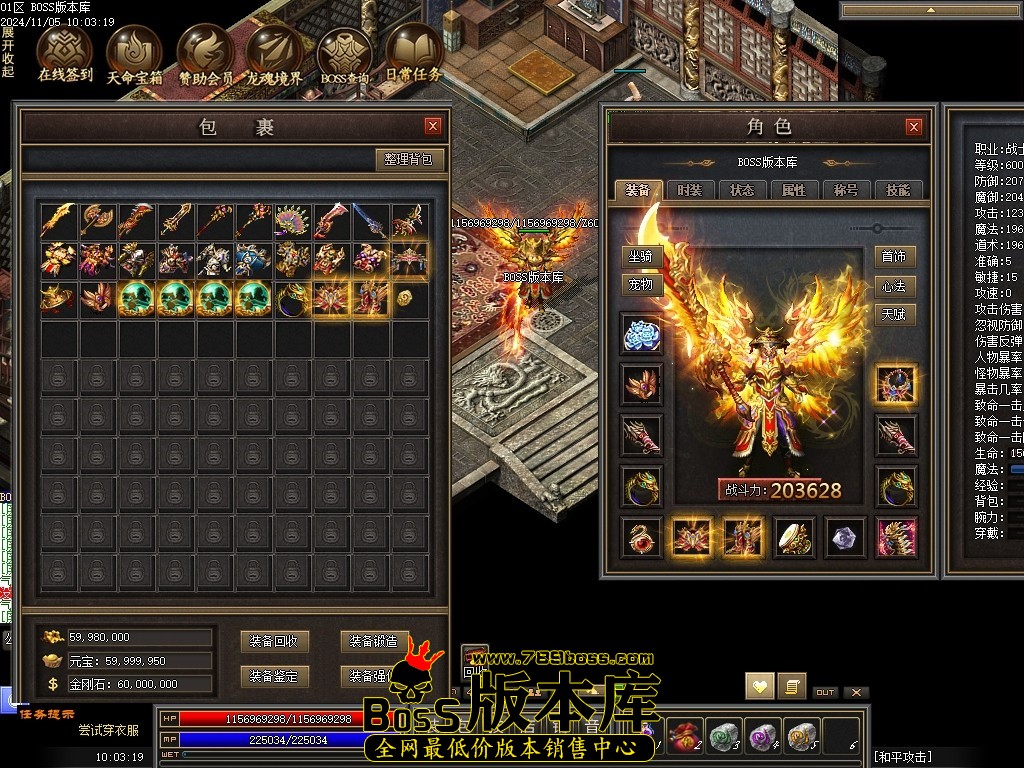
Task: Click the 宠物 pet button
Action: [x=641, y=284]
